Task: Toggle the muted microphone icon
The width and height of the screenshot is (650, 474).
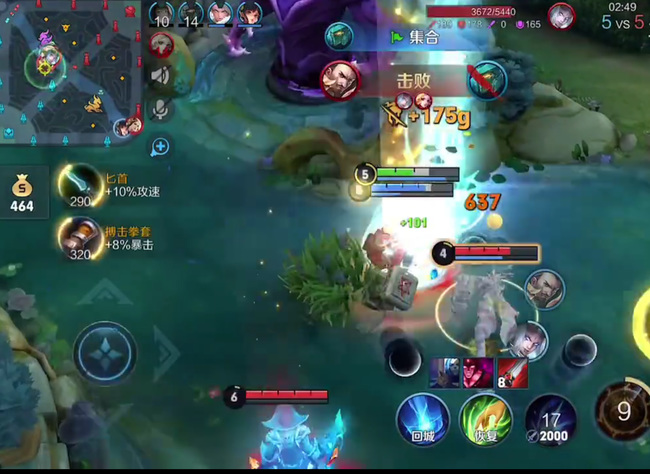Action: coord(159,109)
